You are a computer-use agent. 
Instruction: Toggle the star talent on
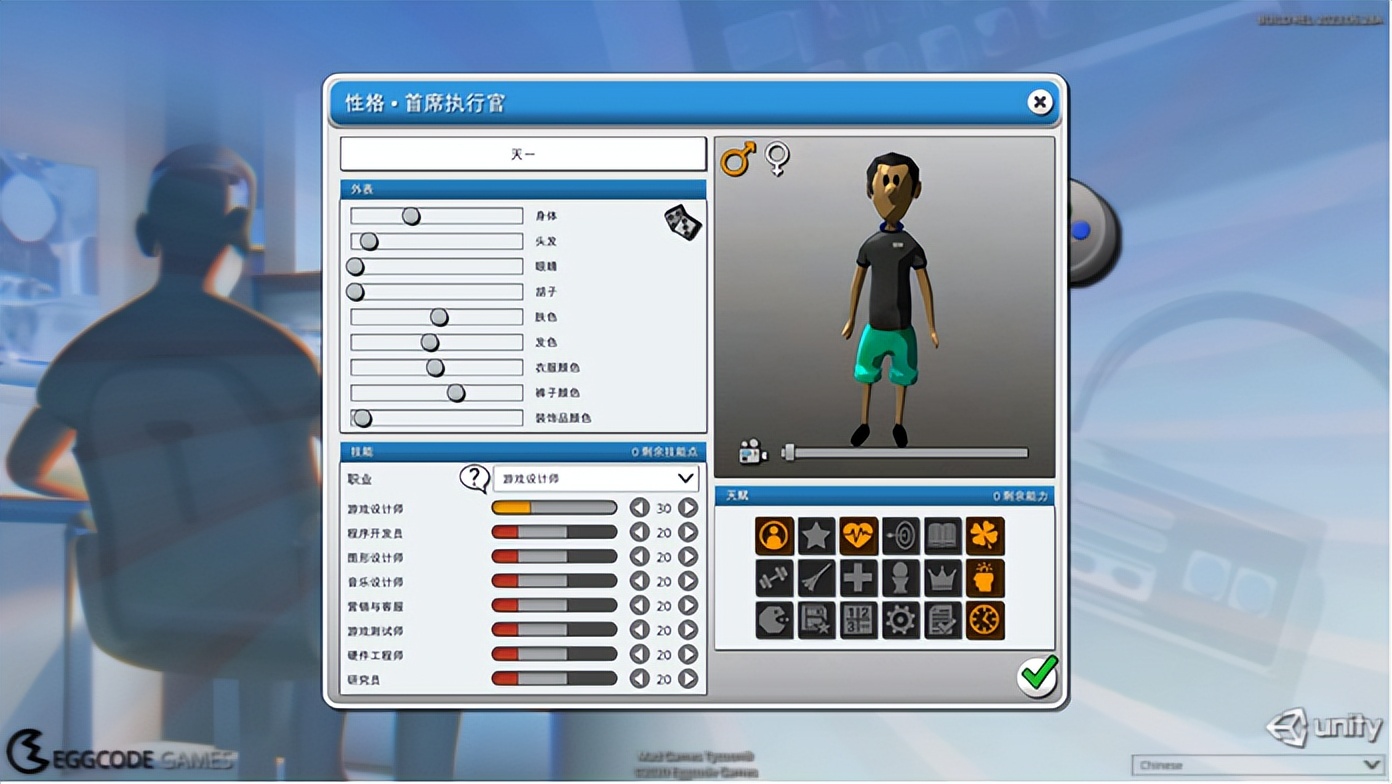tap(816, 536)
